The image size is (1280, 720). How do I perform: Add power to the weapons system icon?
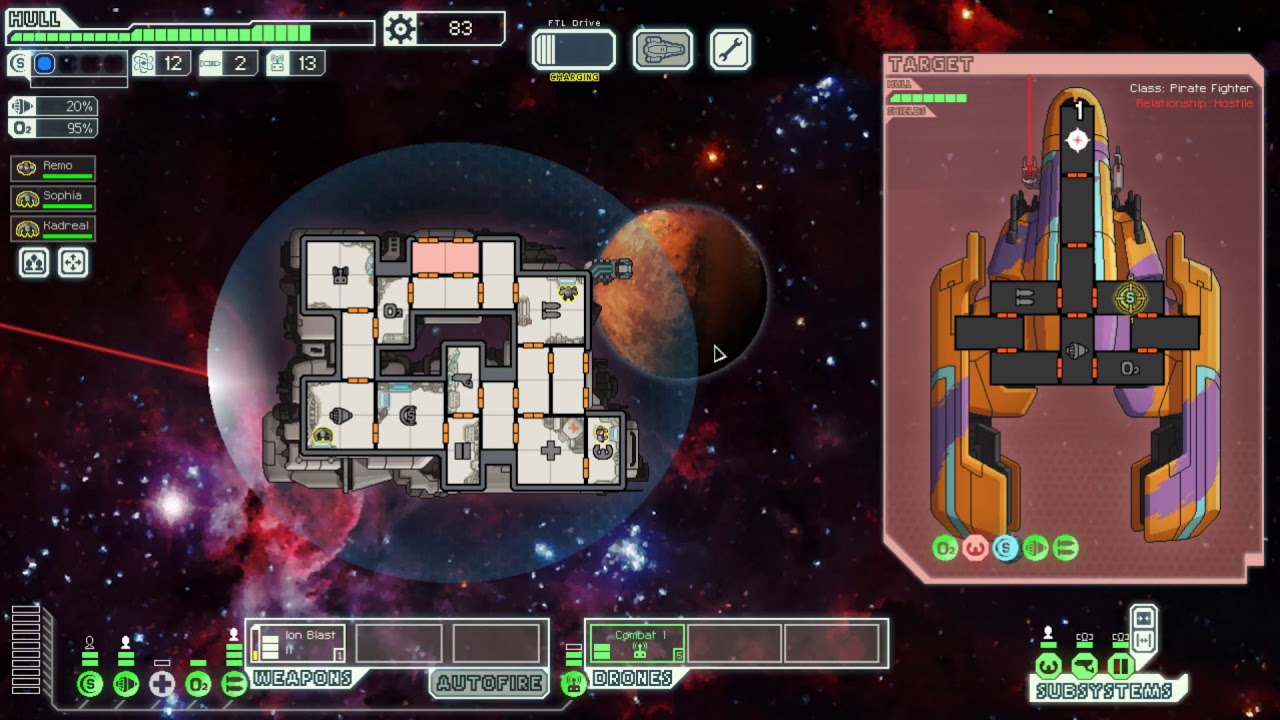[x=234, y=684]
